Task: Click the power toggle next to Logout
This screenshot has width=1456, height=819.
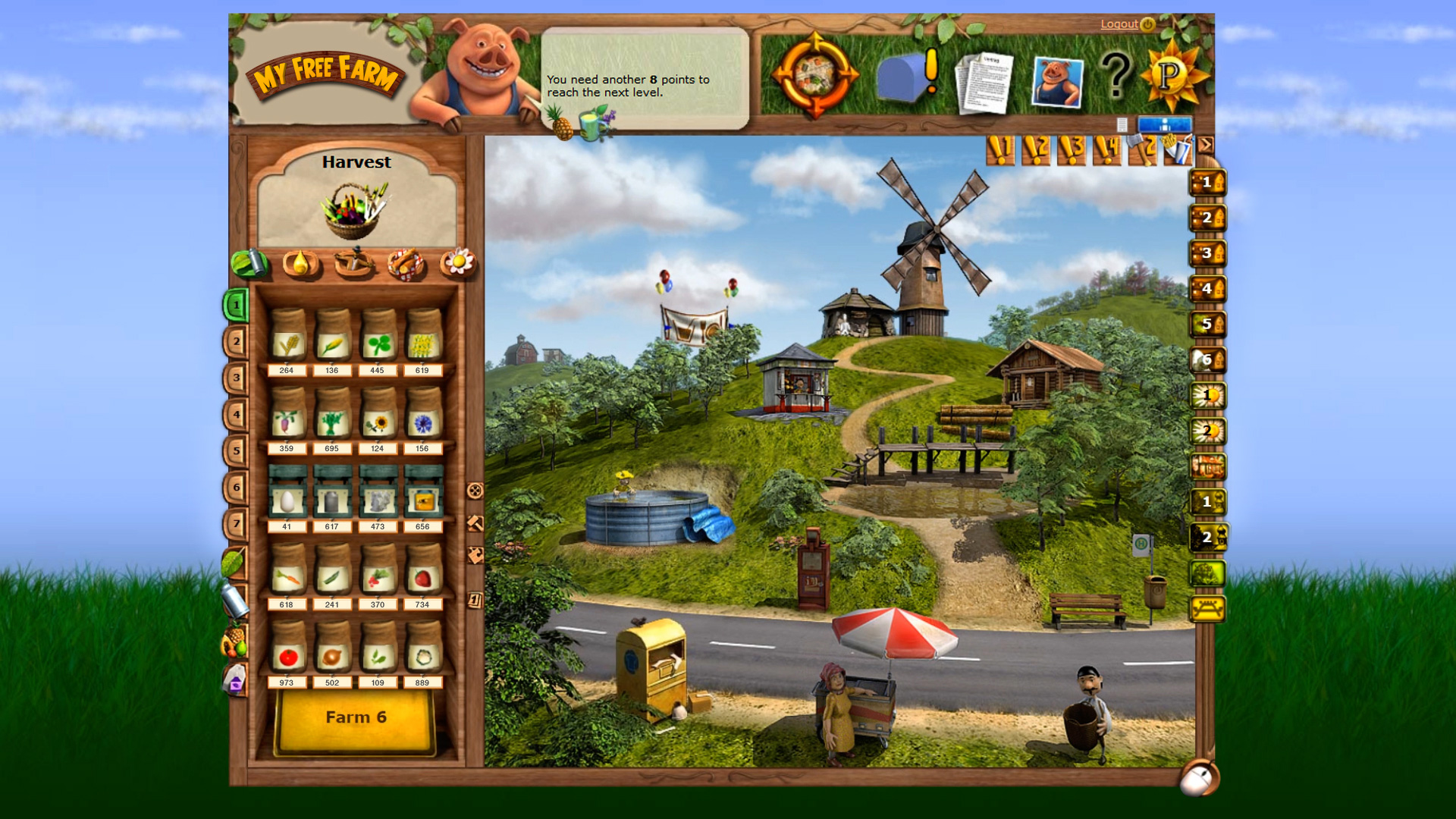Action: [1147, 24]
